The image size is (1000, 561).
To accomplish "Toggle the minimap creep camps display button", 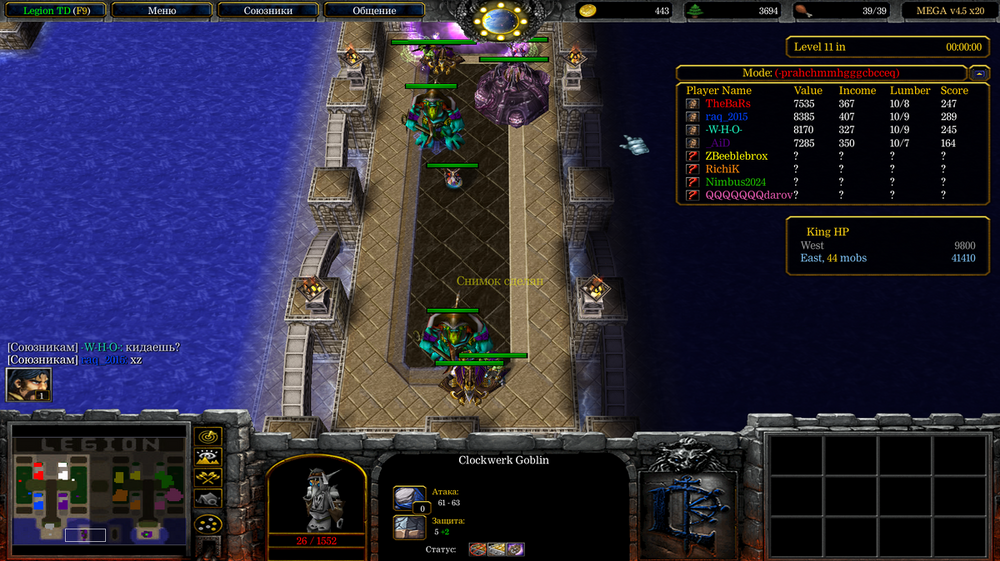I will (208, 498).
